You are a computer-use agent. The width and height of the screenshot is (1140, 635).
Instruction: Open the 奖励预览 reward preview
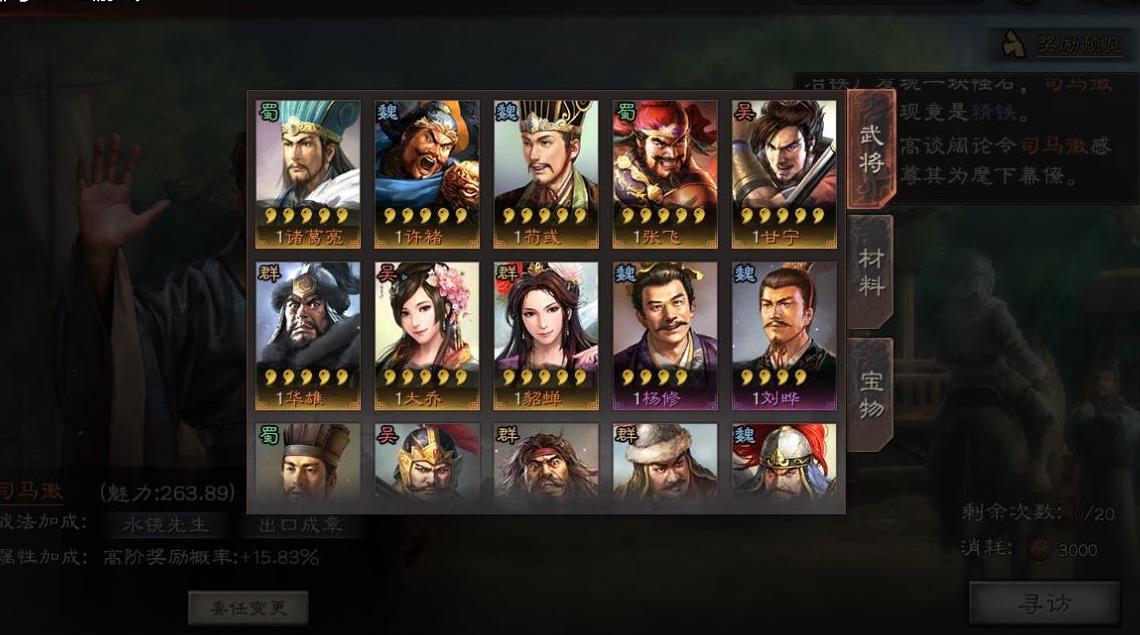[1062, 44]
